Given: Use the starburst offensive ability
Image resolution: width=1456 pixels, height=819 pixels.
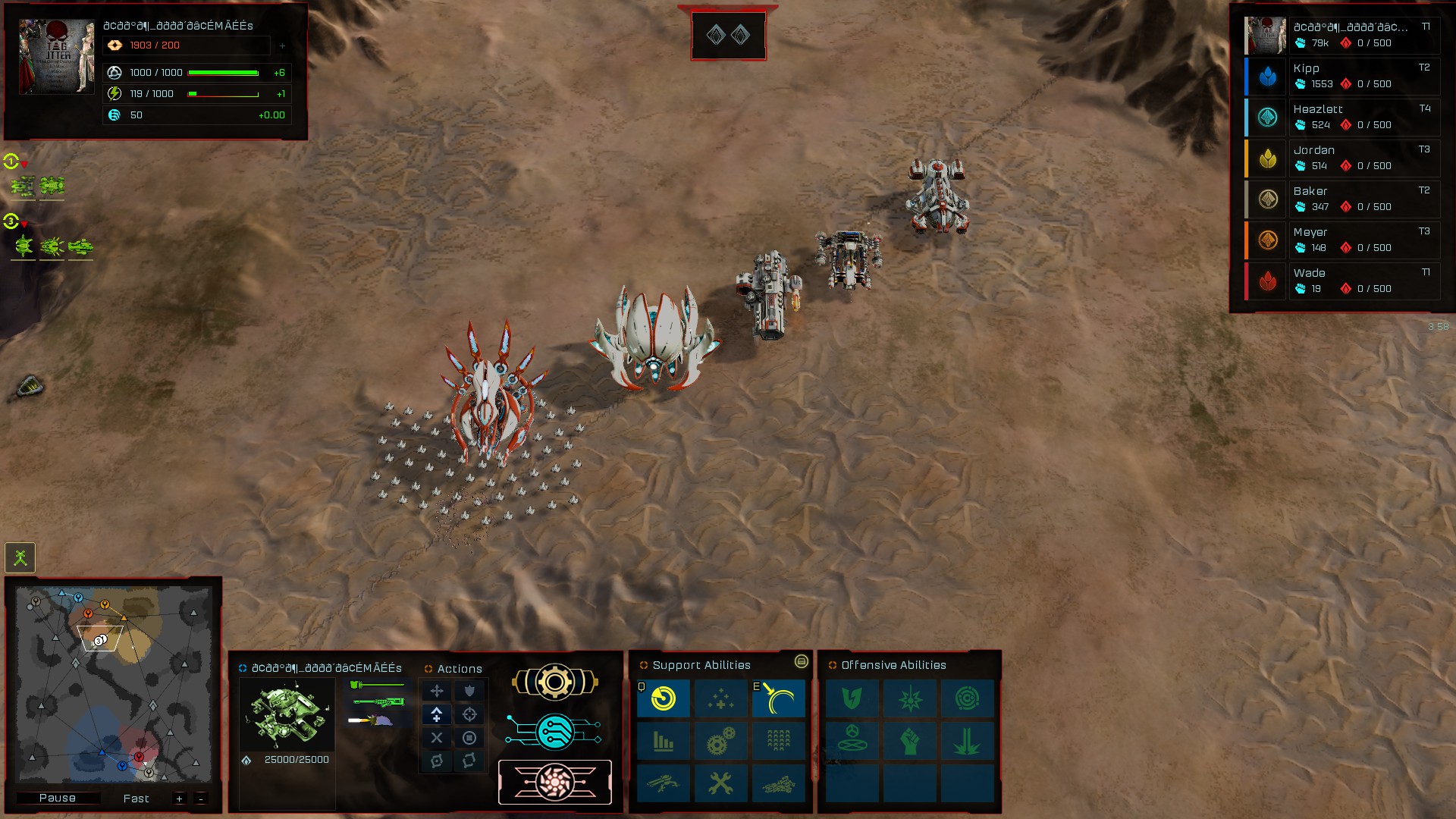Looking at the screenshot, I should 910,698.
